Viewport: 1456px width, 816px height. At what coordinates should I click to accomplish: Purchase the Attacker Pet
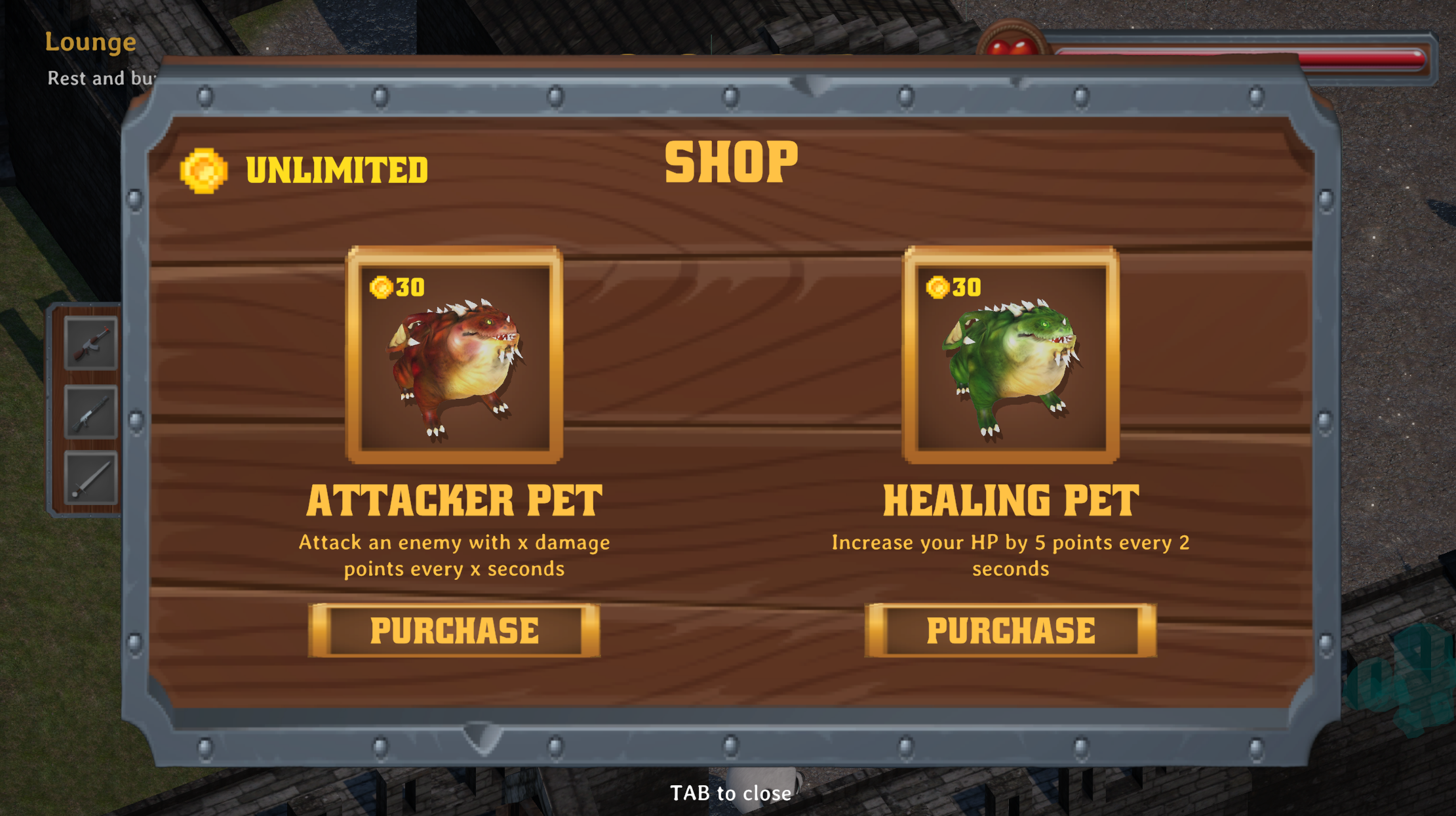point(454,630)
